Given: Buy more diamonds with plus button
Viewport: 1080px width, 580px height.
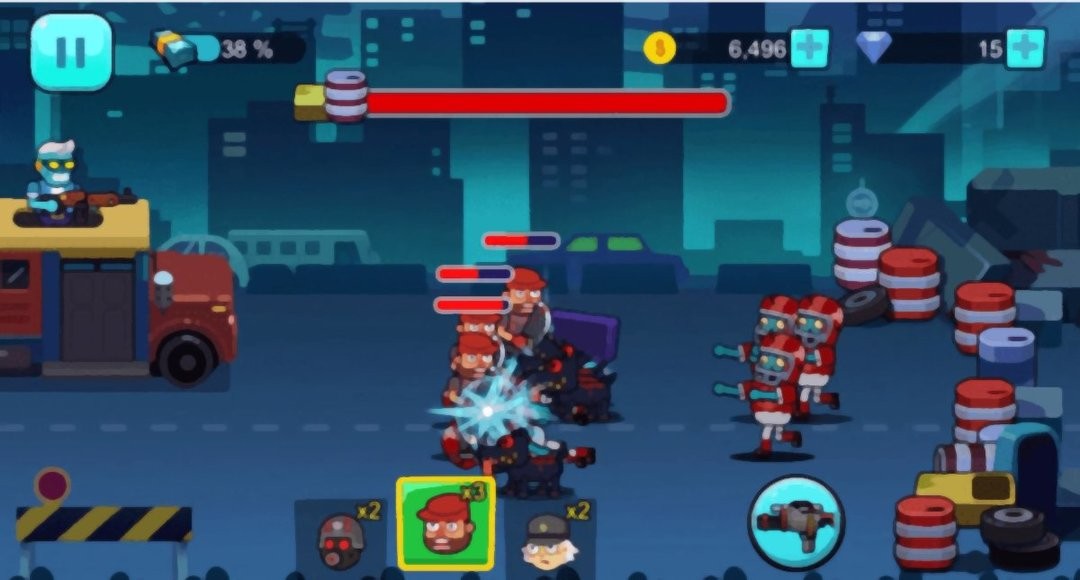Looking at the screenshot, I should point(1025,48).
